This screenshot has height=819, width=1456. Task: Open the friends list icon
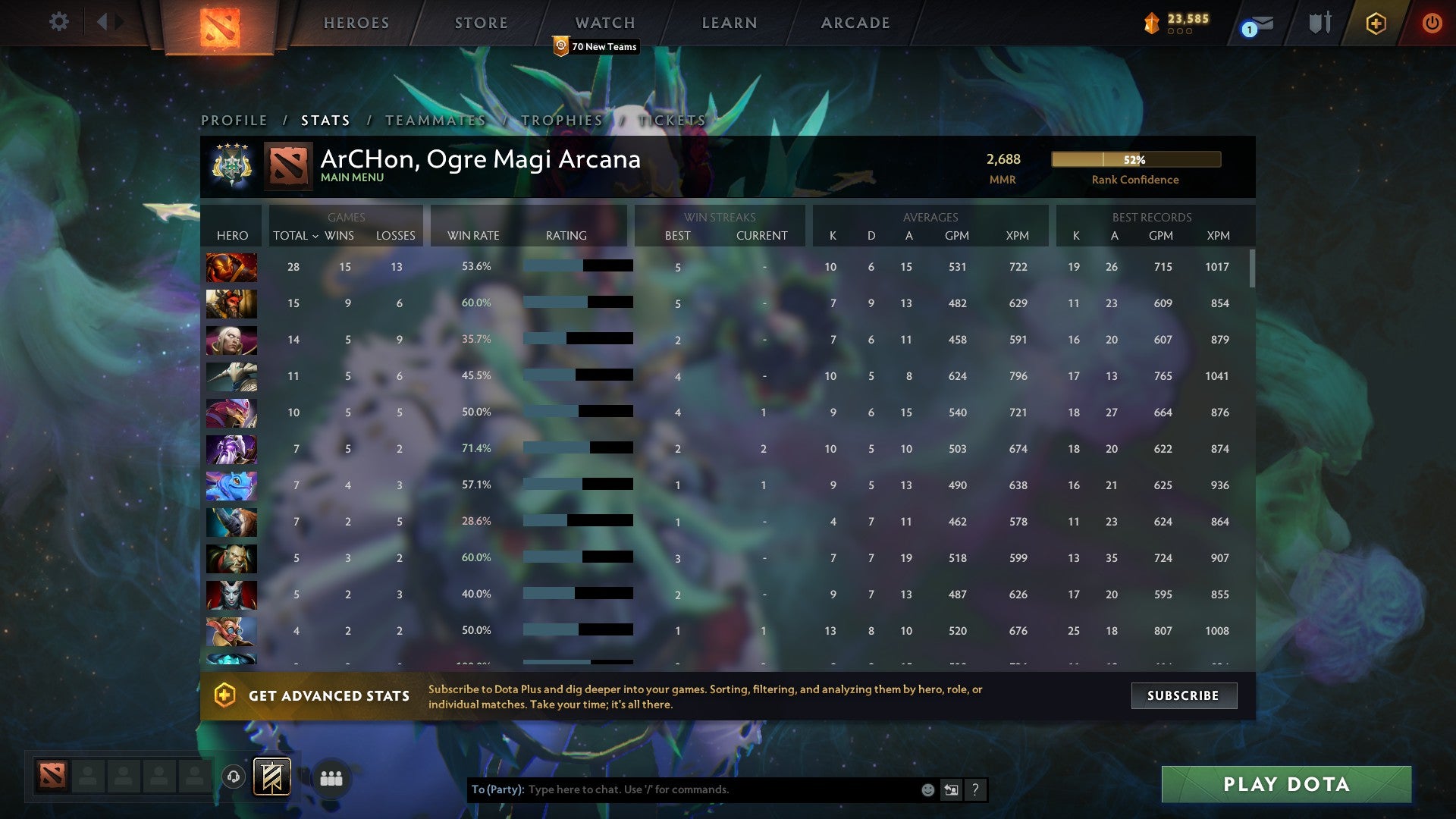[331, 778]
